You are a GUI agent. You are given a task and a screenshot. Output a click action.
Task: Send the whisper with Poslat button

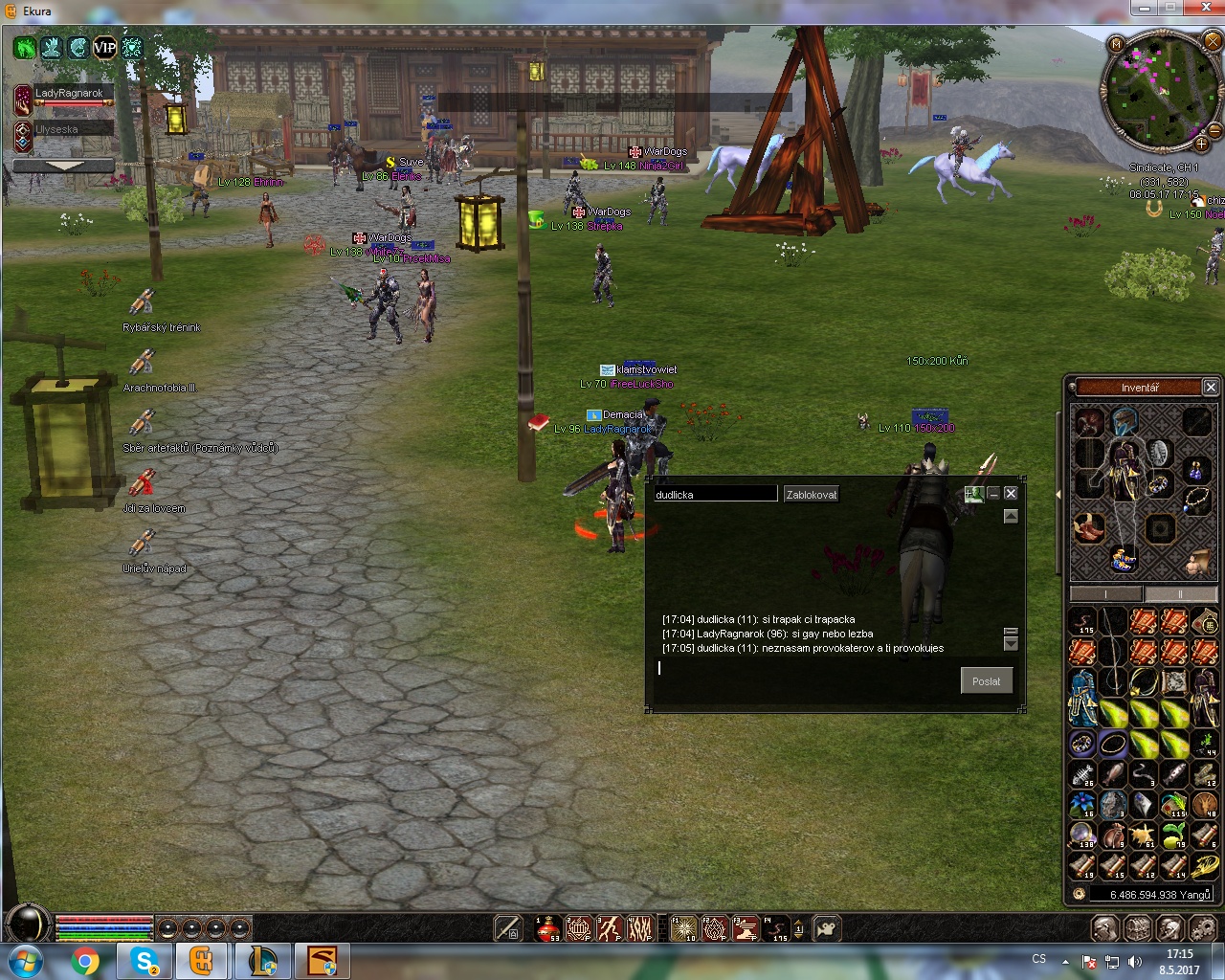[x=986, y=681]
